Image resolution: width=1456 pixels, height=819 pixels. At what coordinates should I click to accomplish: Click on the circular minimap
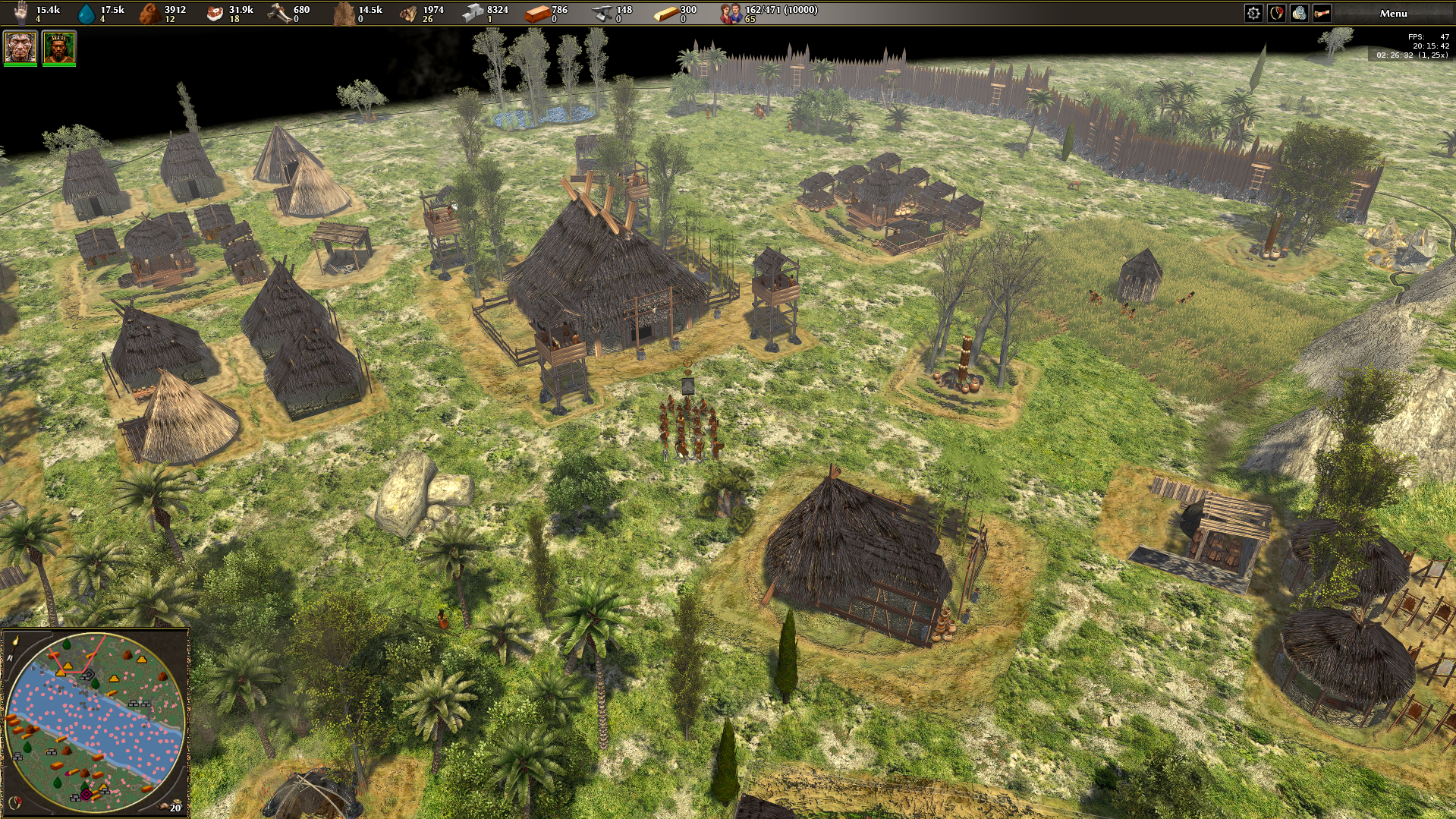pos(95,721)
